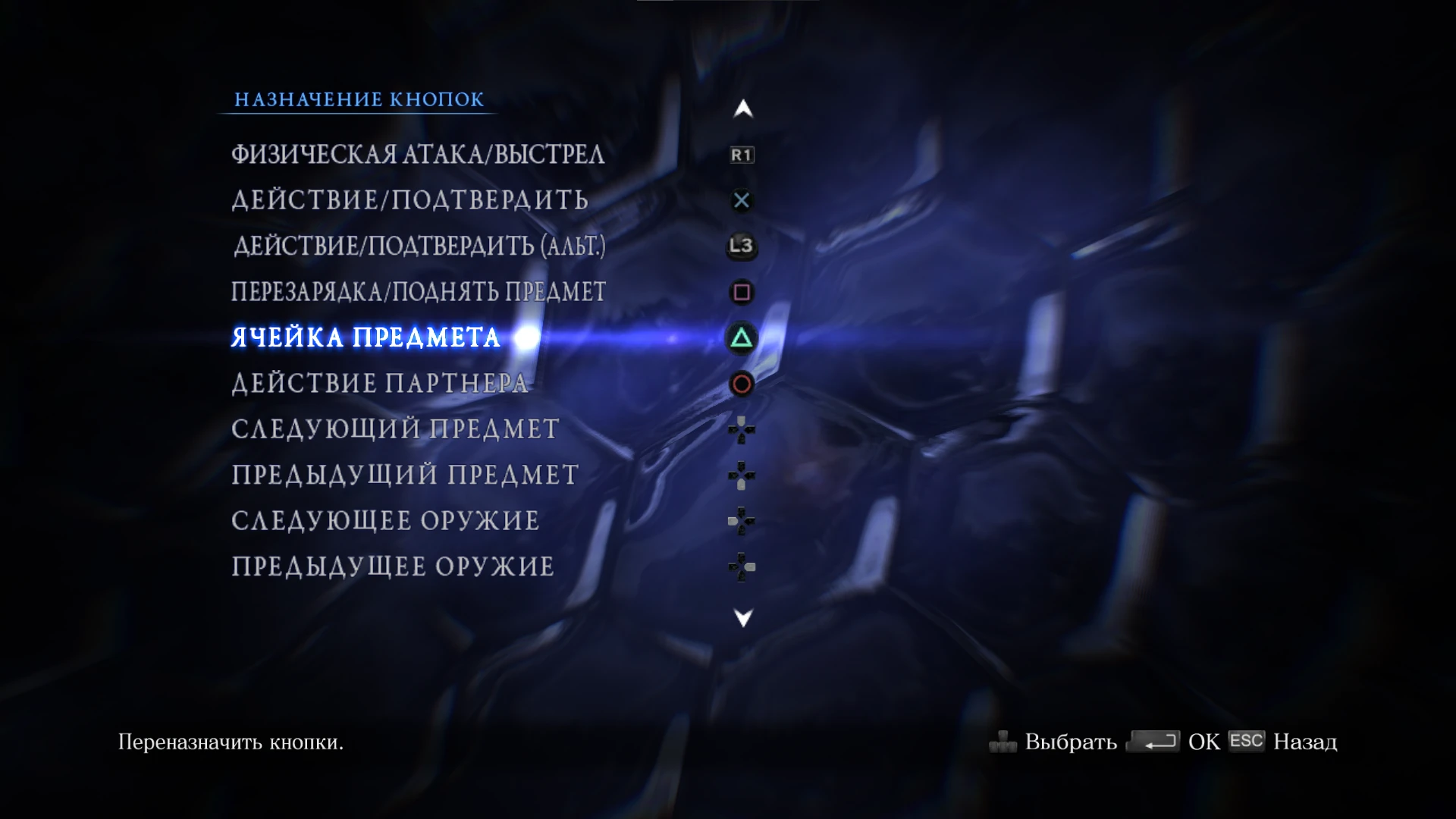Select the Triangle icon next to Ячейка предмета
Image resolution: width=1456 pixels, height=819 pixels.
741,340
